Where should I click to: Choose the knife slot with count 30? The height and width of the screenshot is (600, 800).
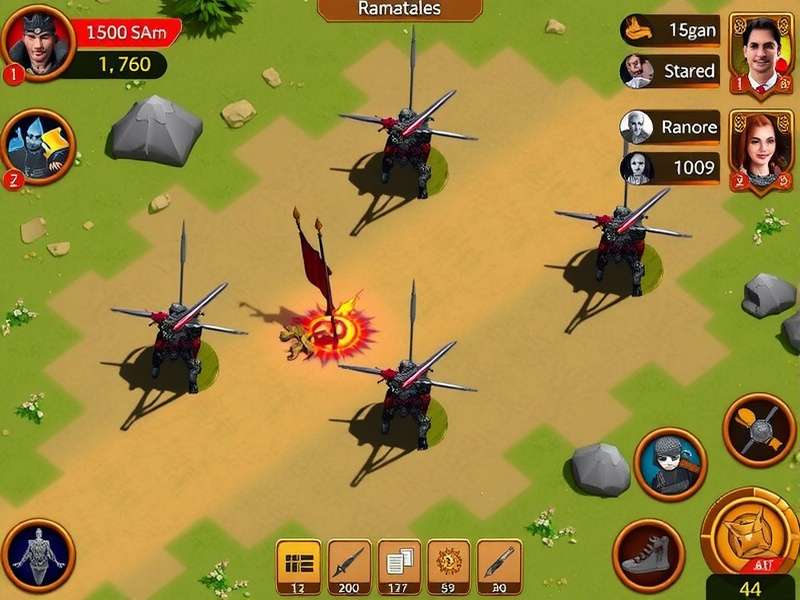[498, 568]
